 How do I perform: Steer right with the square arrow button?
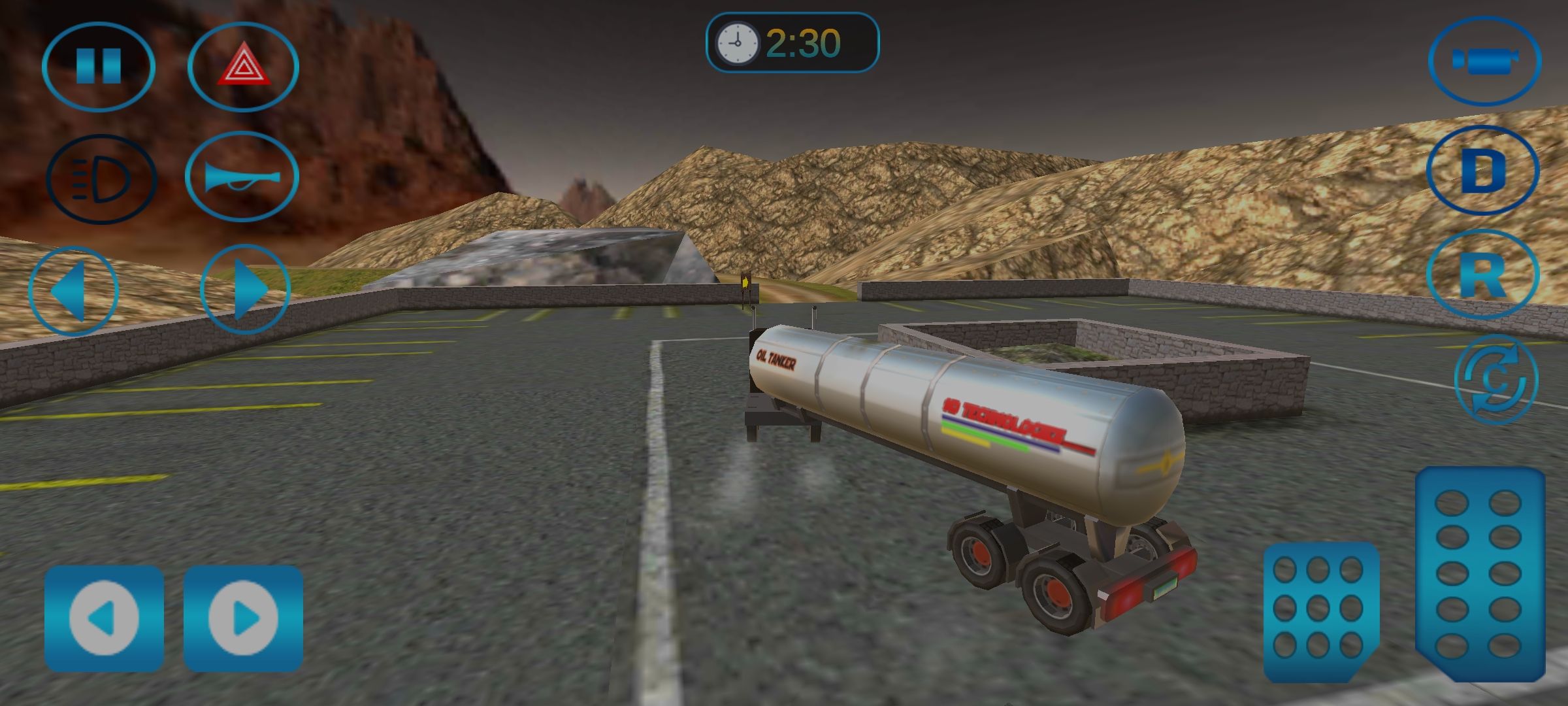243,618
